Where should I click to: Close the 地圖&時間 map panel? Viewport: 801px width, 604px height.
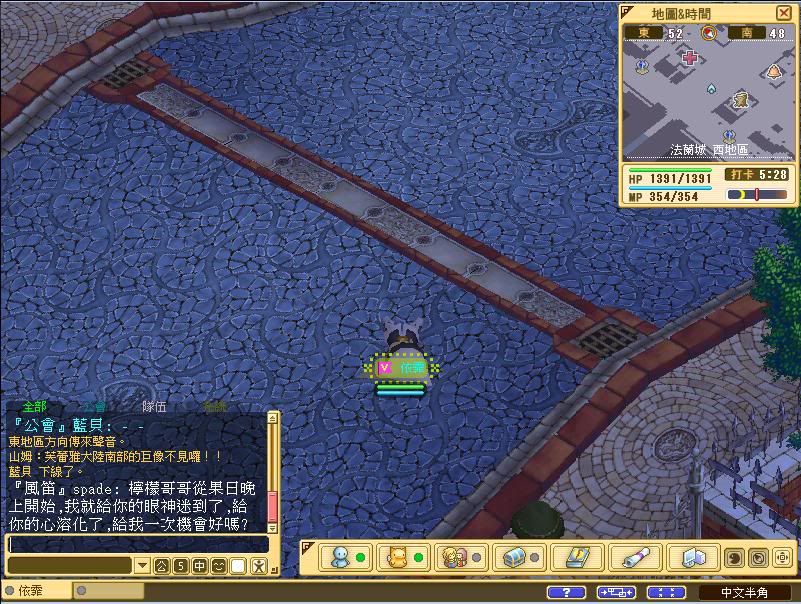(x=783, y=13)
